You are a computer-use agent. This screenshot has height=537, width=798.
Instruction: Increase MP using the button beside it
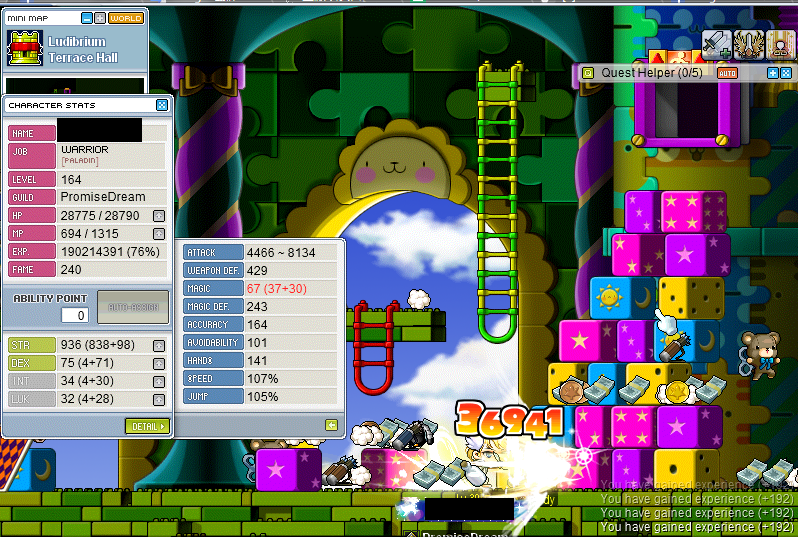pos(158,233)
